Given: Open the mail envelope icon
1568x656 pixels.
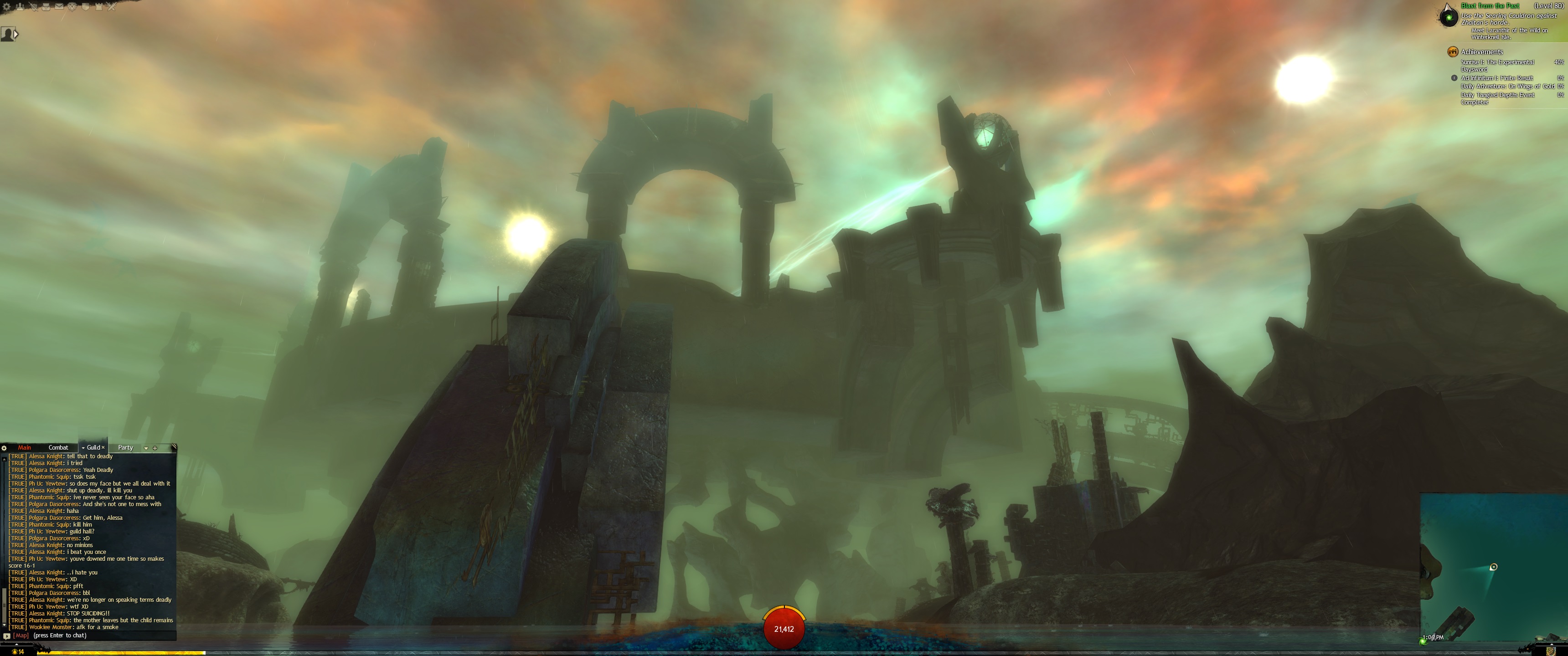Looking at the screenshot, I should (59, 7).
